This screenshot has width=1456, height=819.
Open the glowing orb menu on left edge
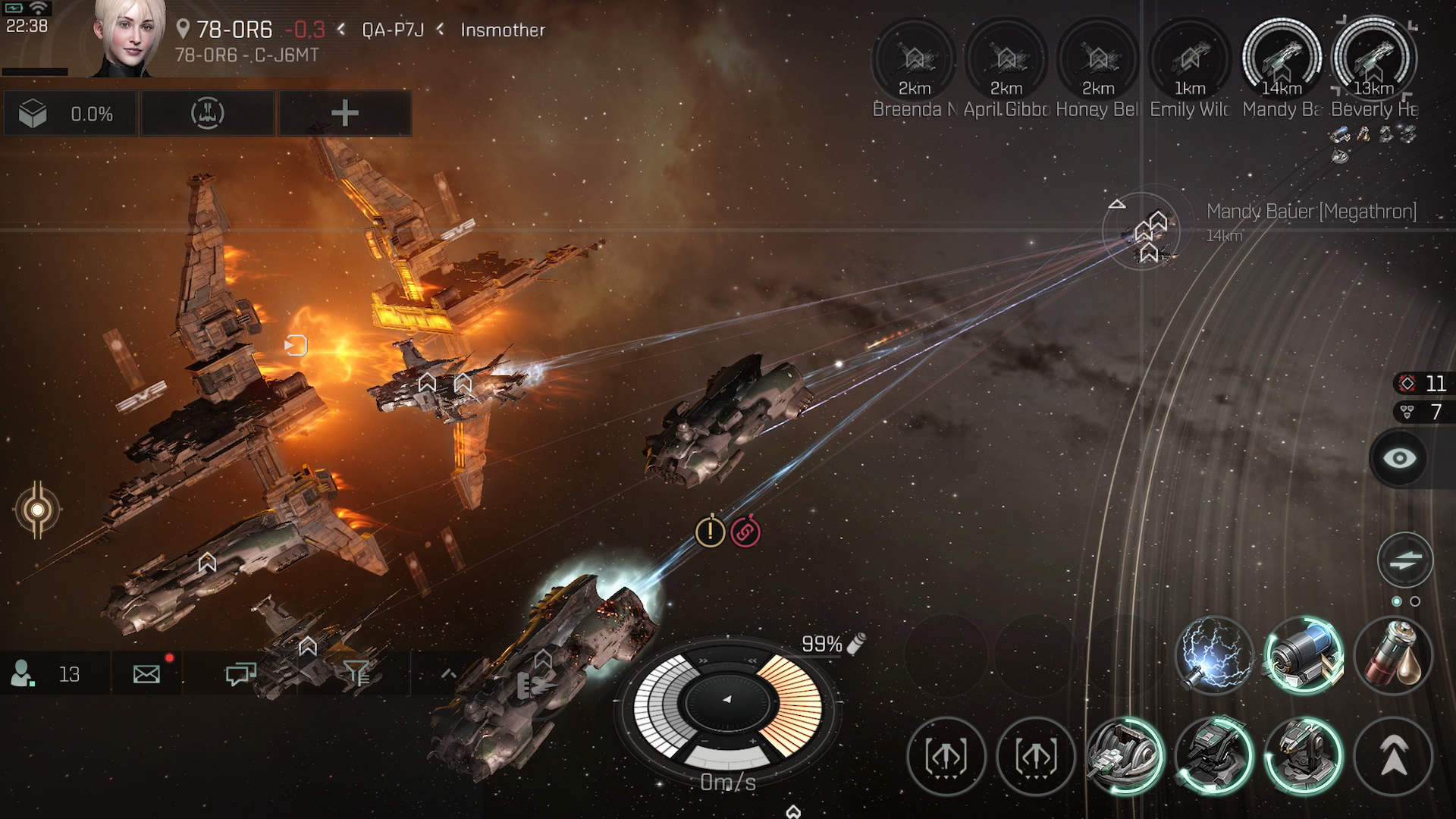[x=36, y=510]
